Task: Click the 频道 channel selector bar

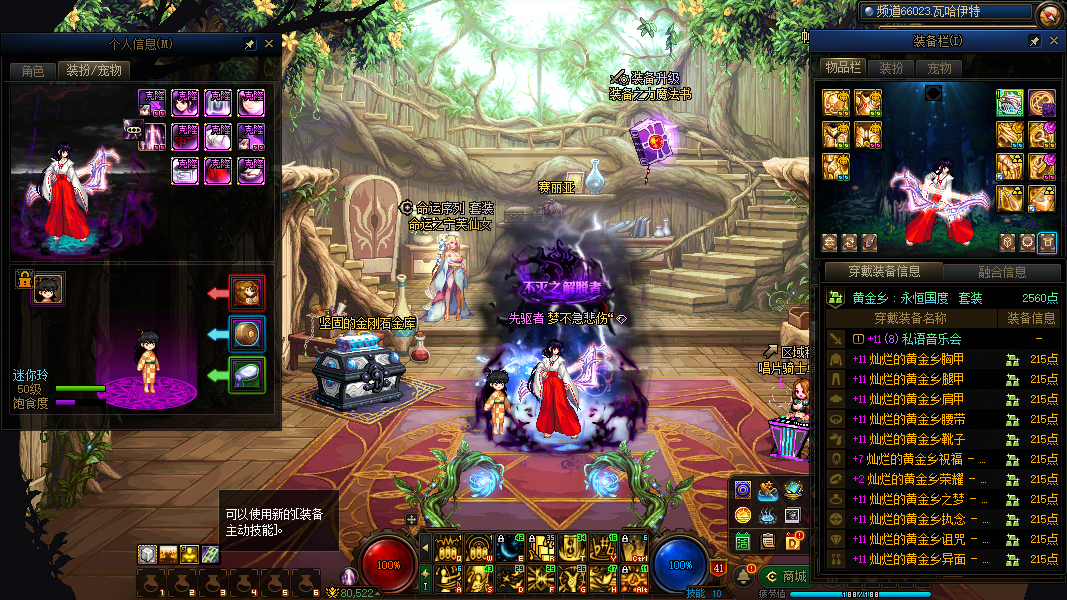Action: click(945, 12)
